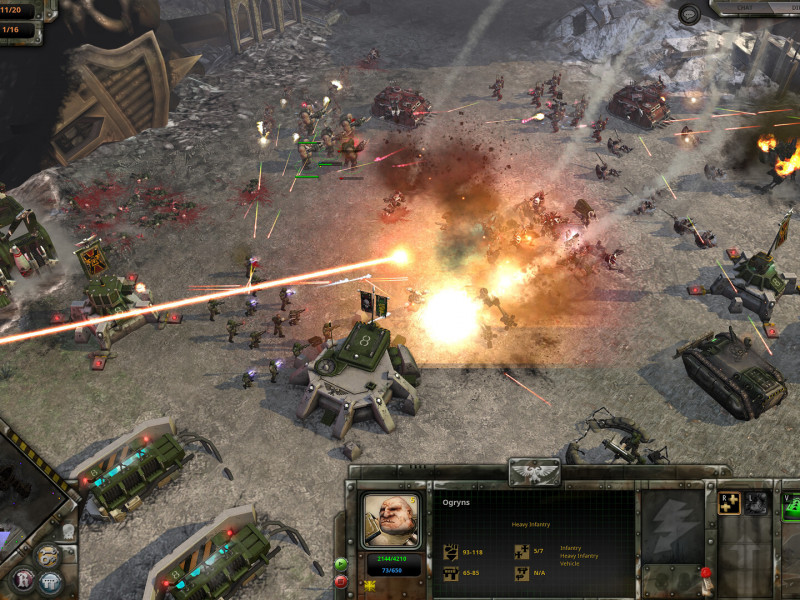The image size is (800, 600).
Task: Select the Ogryns unit portrait
Action: [x=391, y=520]
